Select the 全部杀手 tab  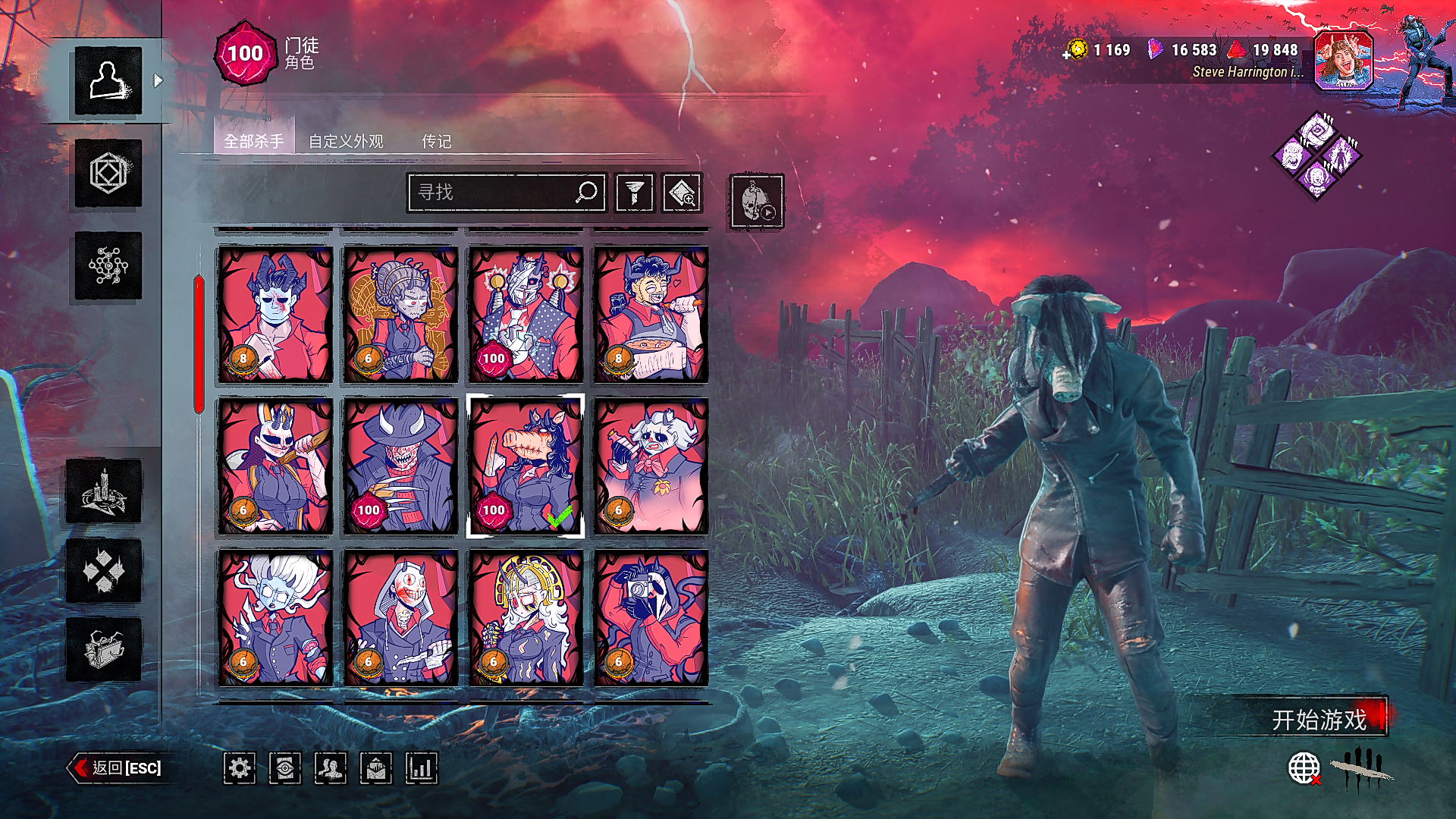(x=254, y=141)
